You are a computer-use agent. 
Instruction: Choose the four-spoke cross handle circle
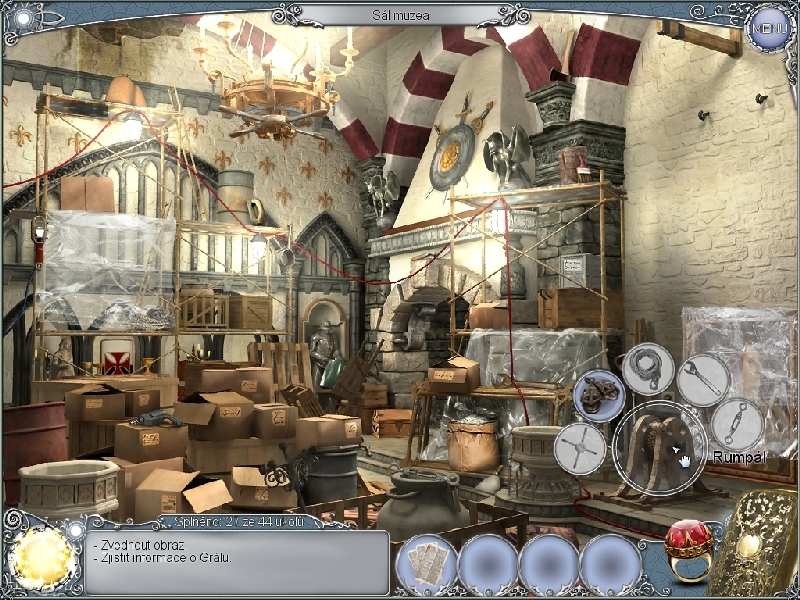[580, 447]
